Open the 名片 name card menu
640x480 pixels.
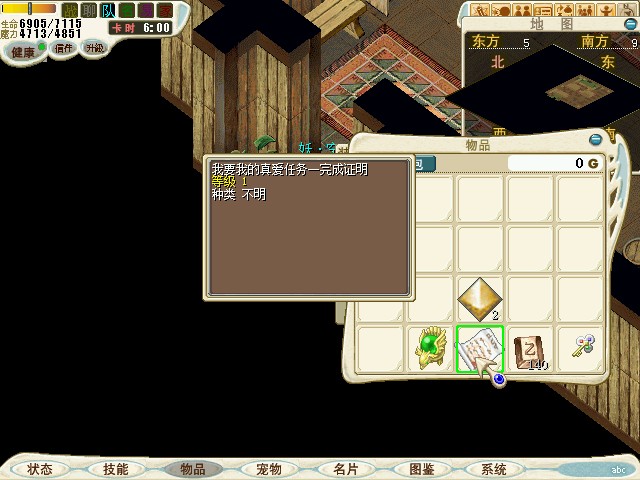click(x=345, y=468)
